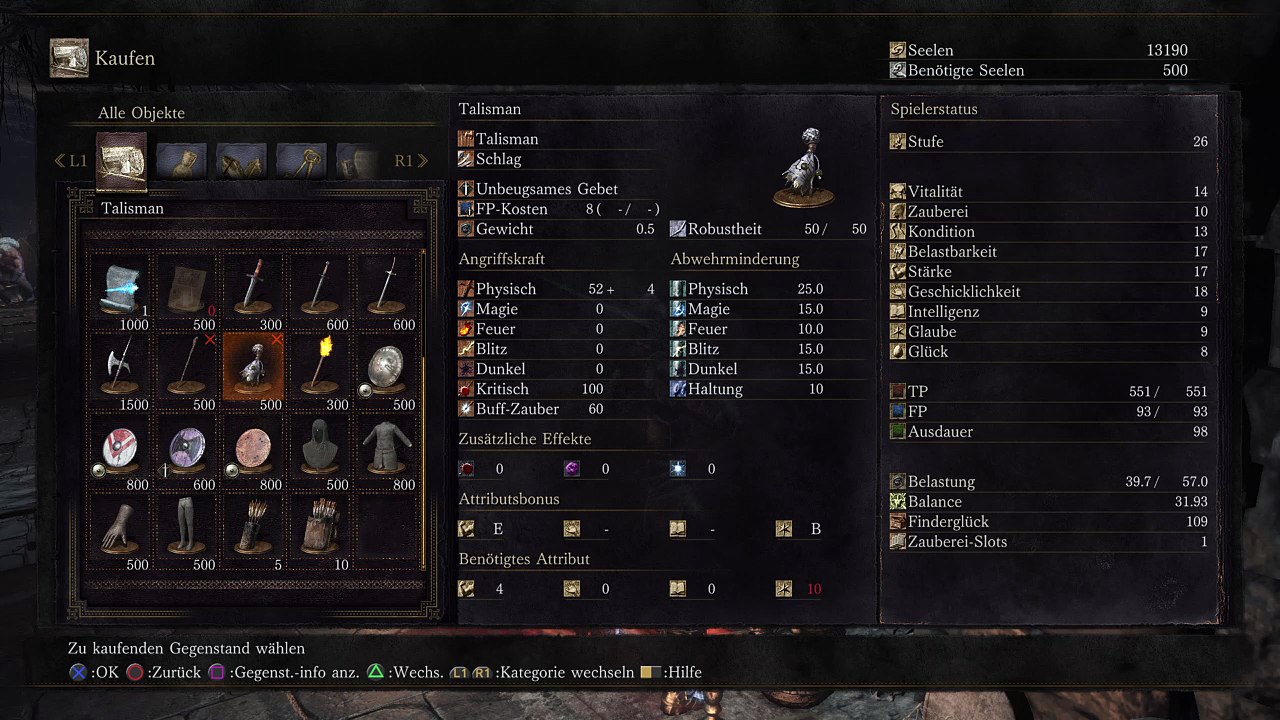This screenshot has width=1280, height=720.
Task: Select the red and white round shield
Action: pyautogui.click(x=122, y=448)
